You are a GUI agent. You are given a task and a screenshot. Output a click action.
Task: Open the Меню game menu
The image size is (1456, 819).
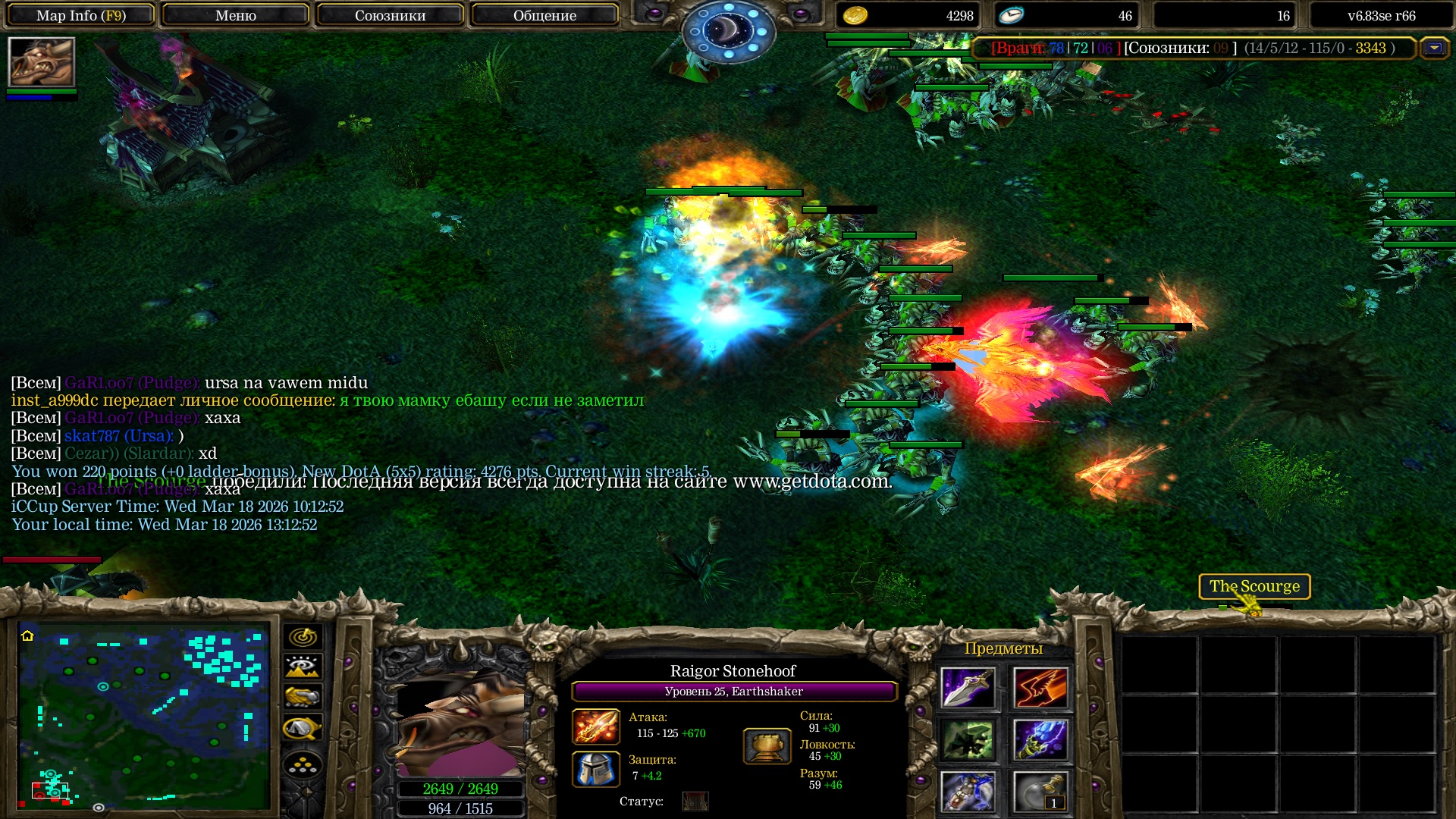pyautogui.click(x=235, y=15)
